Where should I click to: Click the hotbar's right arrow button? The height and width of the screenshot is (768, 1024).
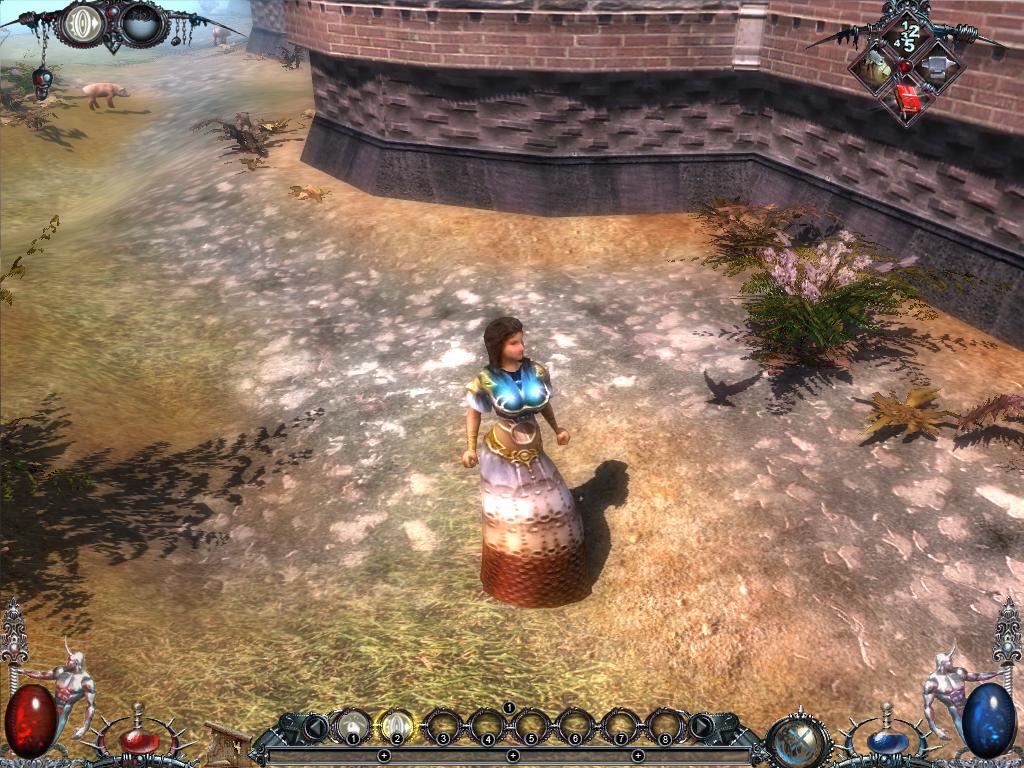click(702, 726)
